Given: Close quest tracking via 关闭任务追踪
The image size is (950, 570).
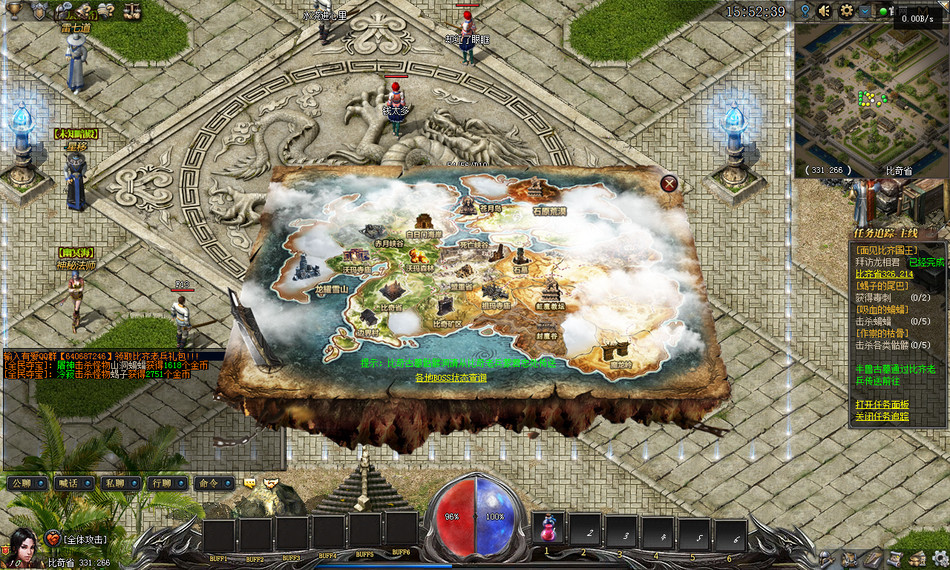Looking at the screenshot, I should pyautogui.click(x=883, y=416).
